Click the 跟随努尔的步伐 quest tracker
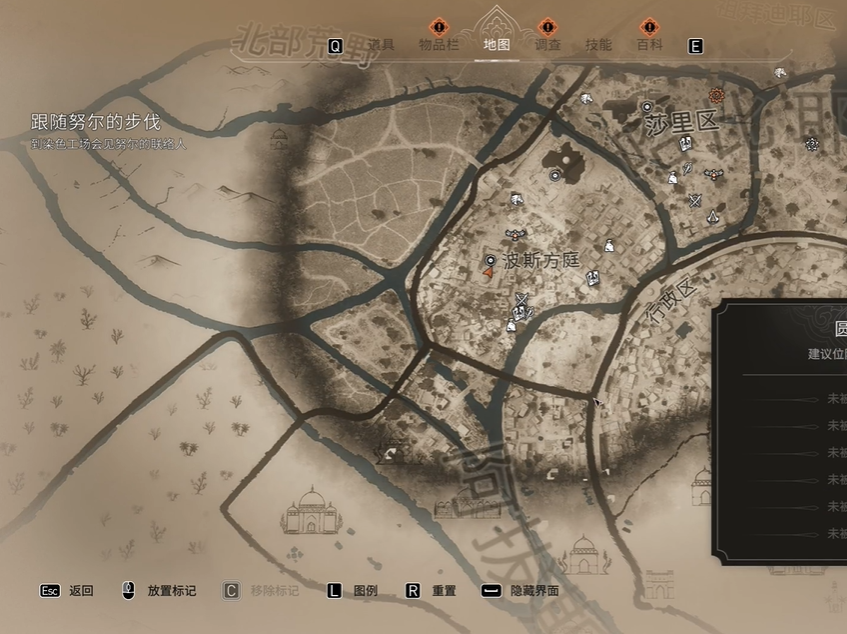 95,122
